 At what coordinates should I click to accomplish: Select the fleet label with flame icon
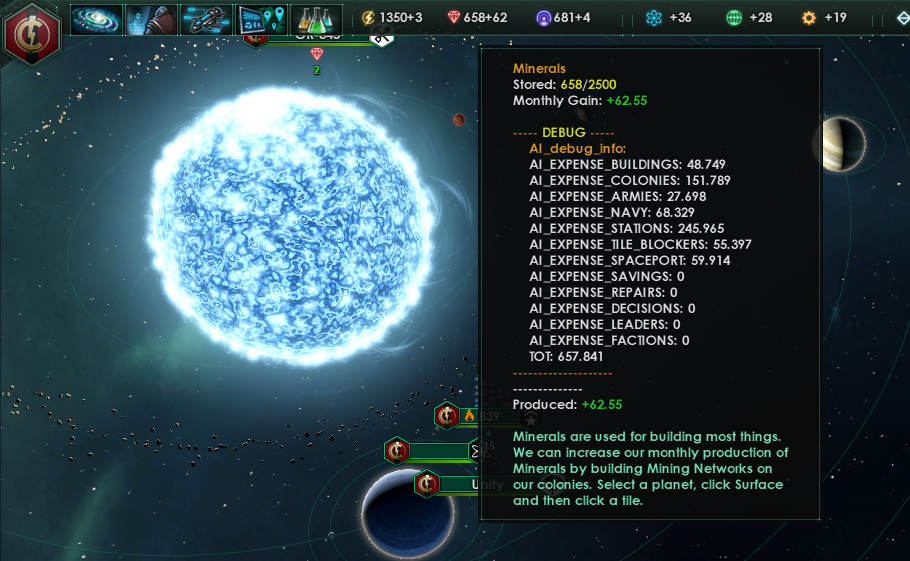tap(470, 416)
